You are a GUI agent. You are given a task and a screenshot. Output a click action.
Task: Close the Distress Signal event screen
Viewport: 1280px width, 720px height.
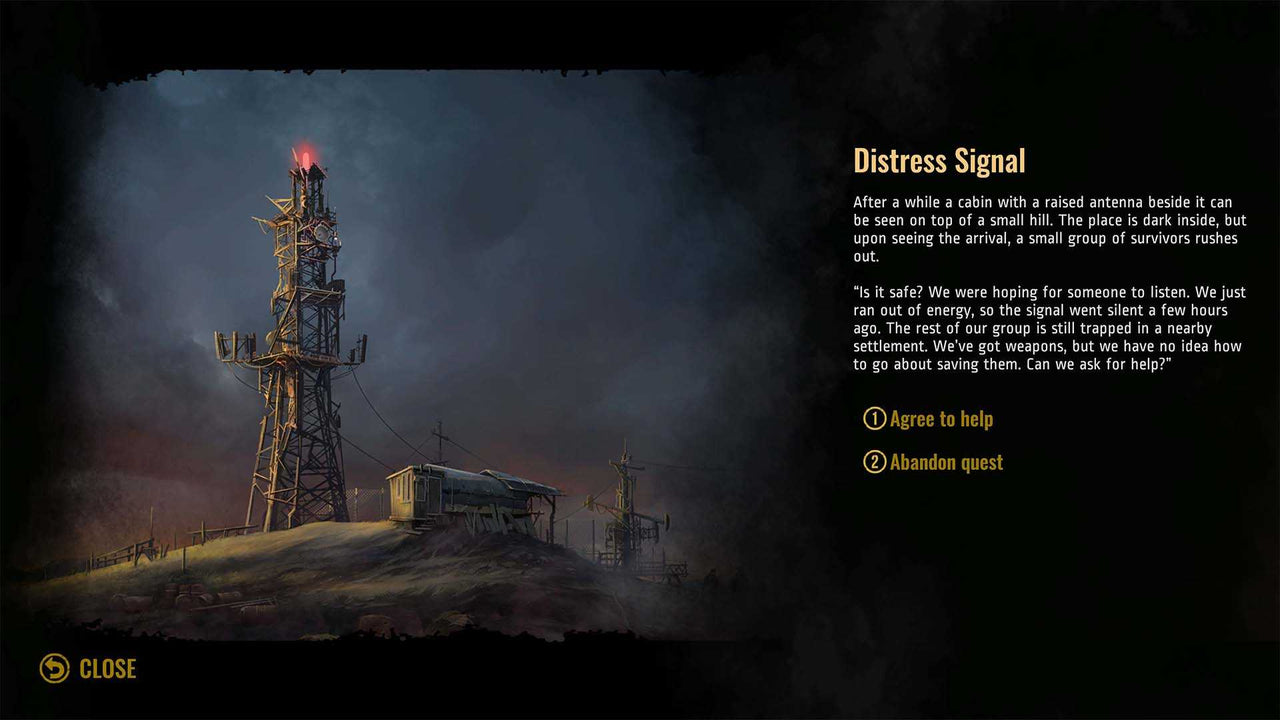(x=88, y=668)
